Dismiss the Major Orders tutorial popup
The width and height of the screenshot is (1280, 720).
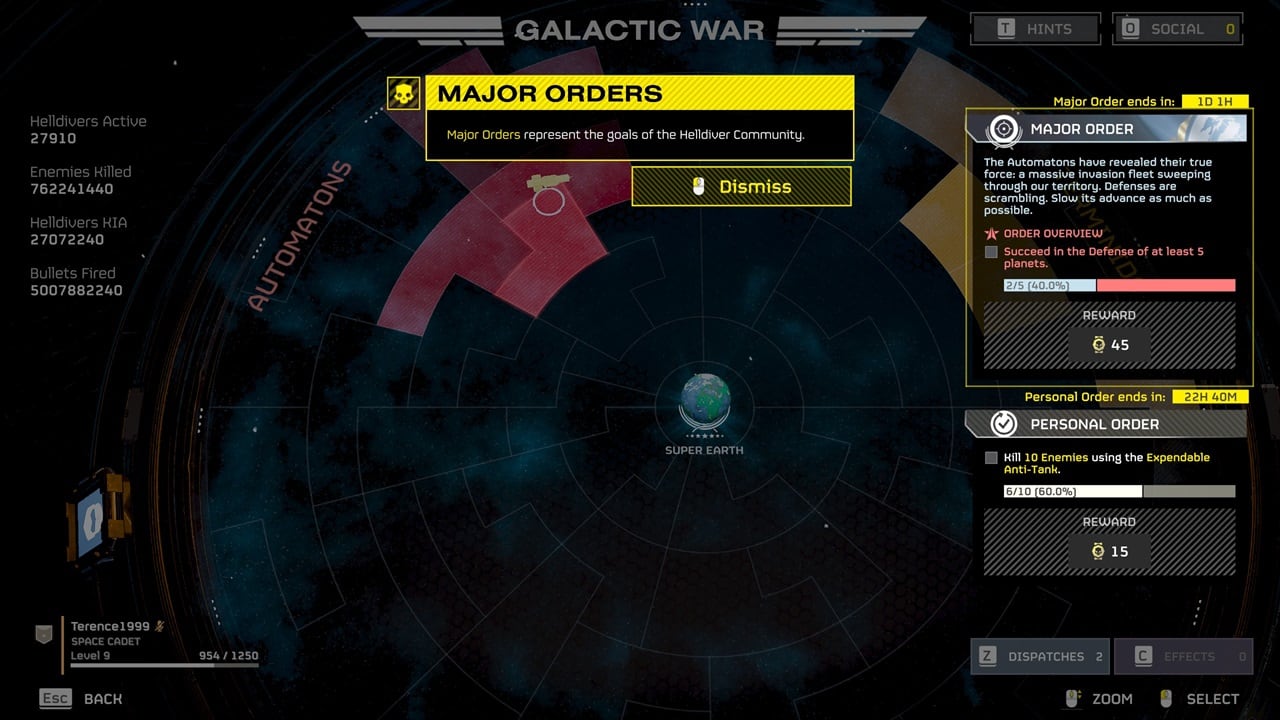(x=741, y=187)
